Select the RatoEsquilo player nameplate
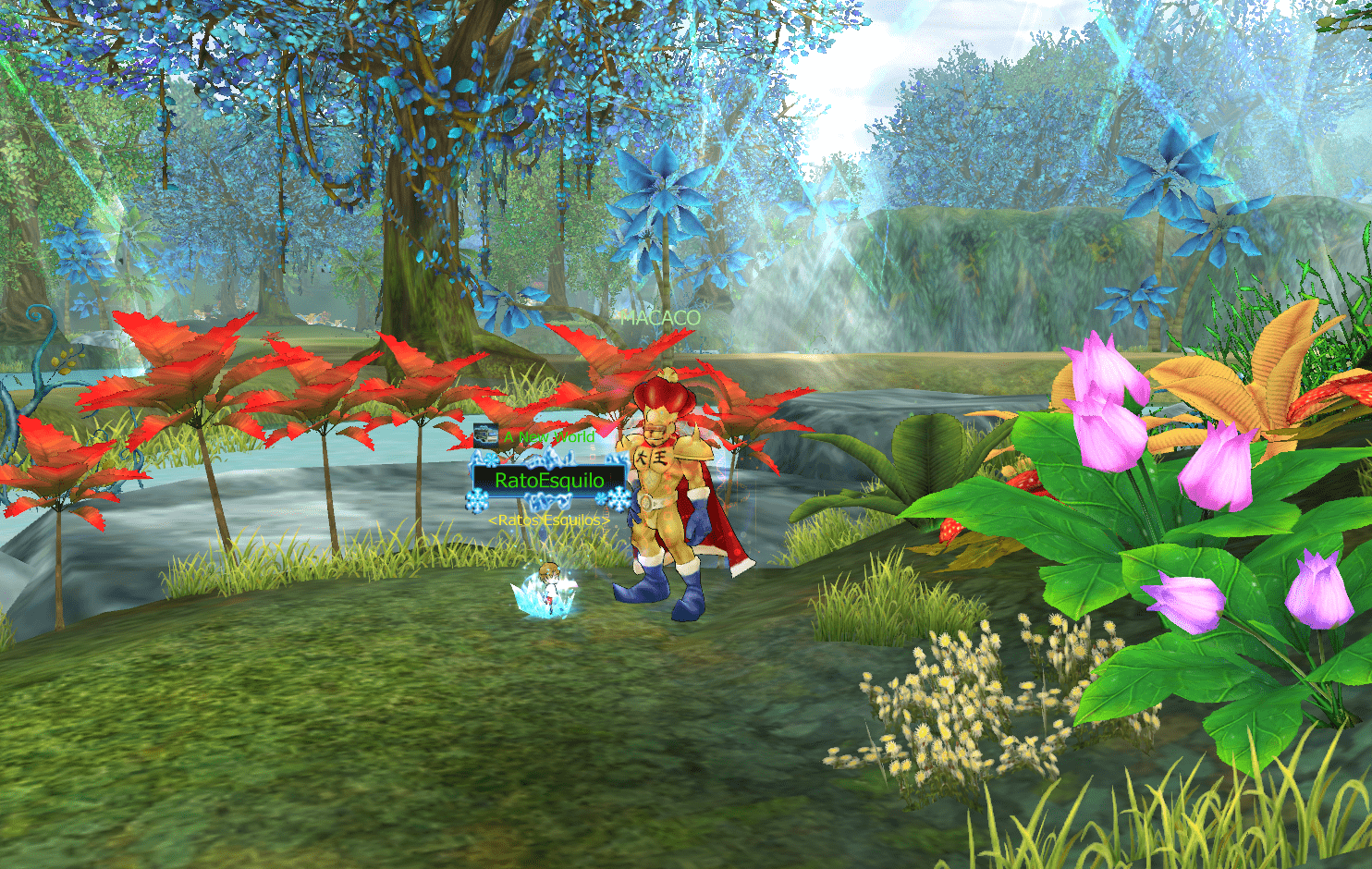Screen dimensions: 1372x869 (549, 480)
